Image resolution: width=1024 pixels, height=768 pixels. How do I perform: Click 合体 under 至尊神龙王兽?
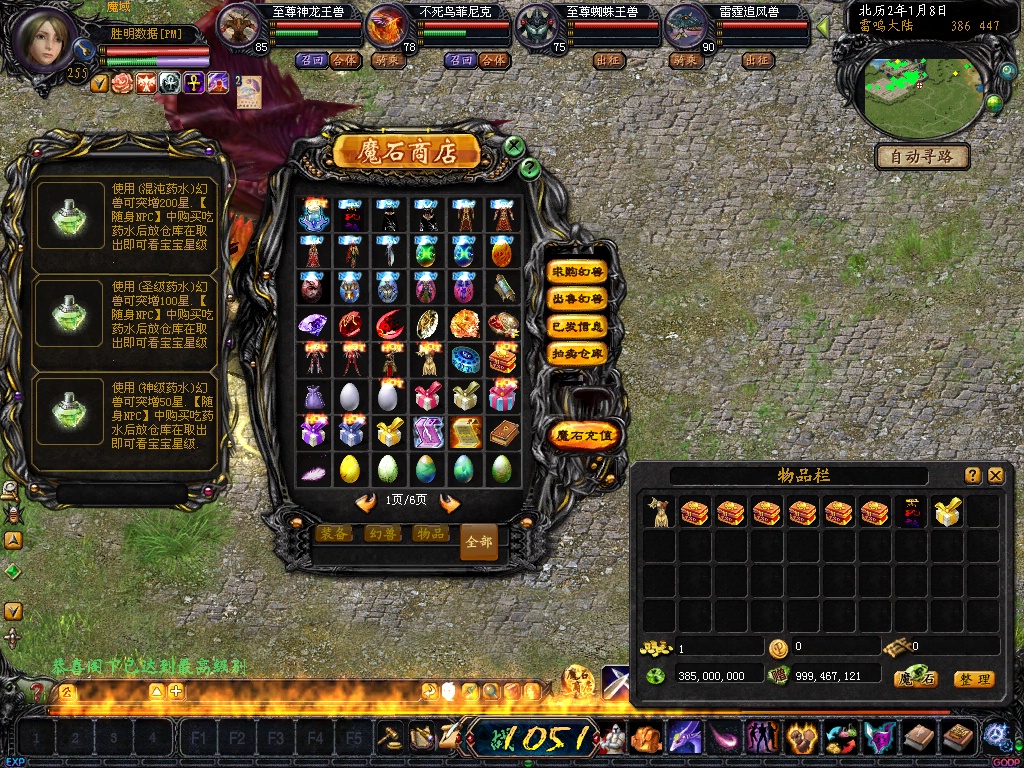(x=344, y=60)
